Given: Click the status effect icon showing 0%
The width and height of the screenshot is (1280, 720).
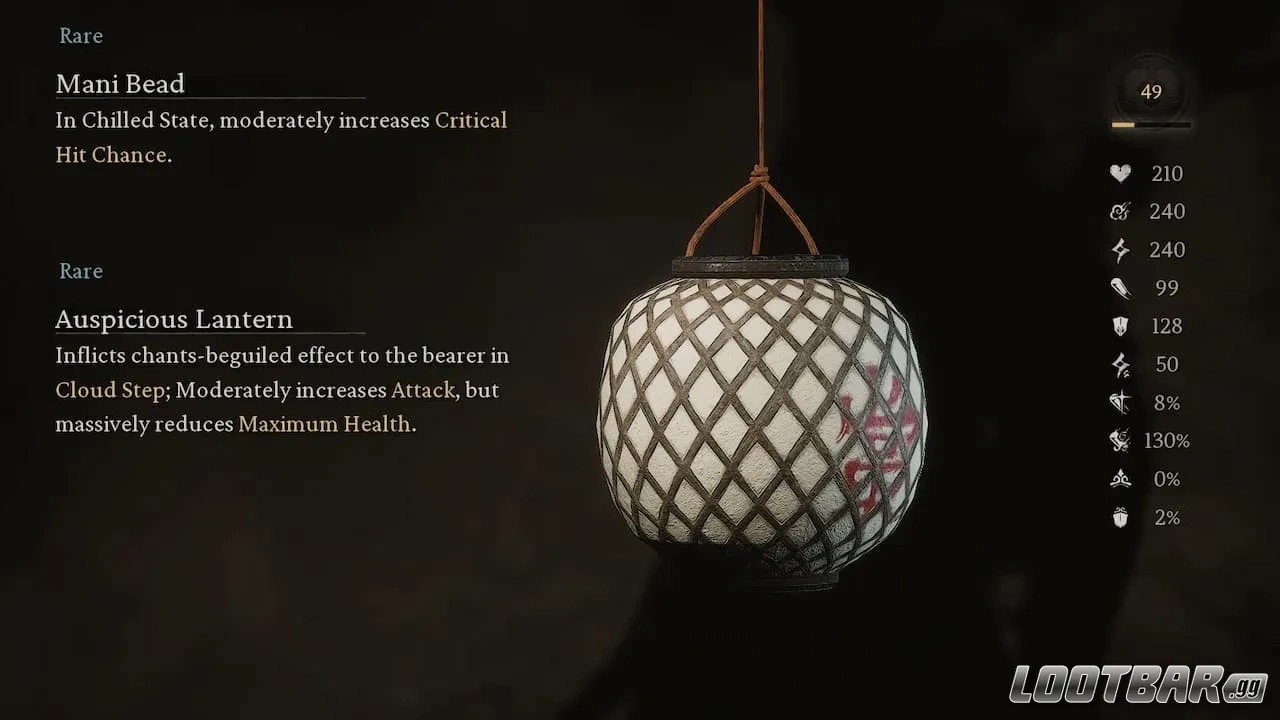Looking at the screenshot, I should tap(1119, 479).
